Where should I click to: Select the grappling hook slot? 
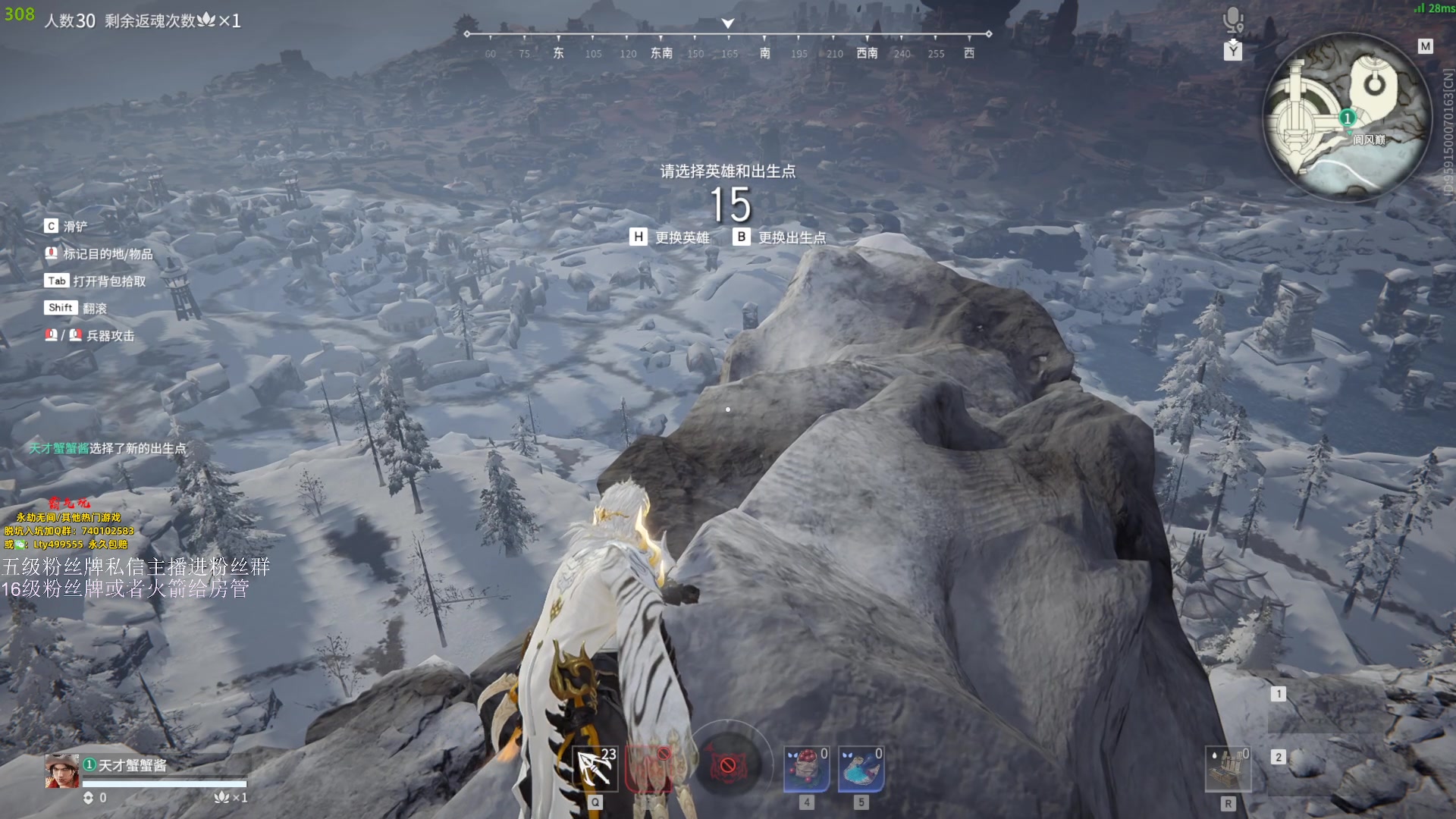595,768
